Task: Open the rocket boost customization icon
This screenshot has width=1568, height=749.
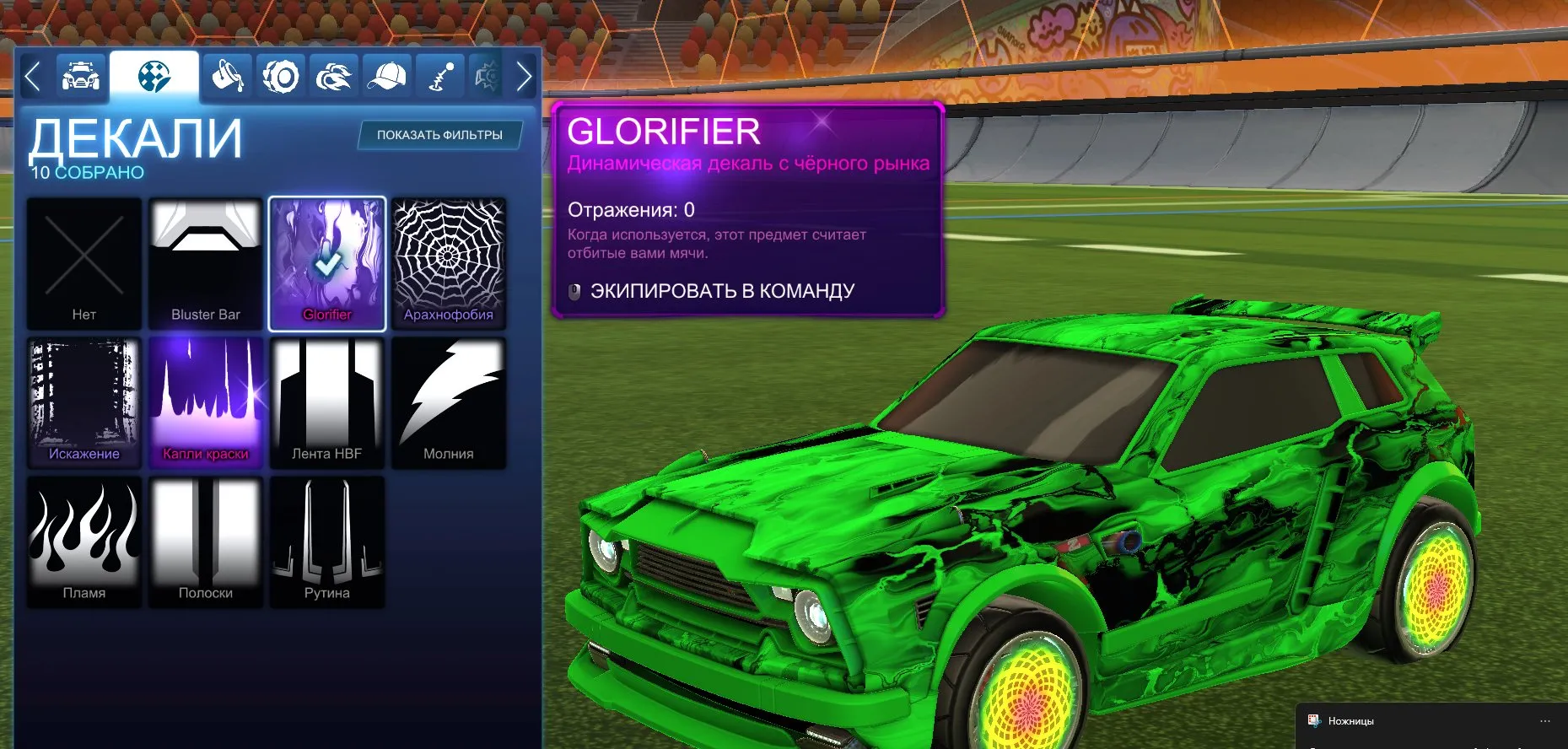Action: point(333,75)
